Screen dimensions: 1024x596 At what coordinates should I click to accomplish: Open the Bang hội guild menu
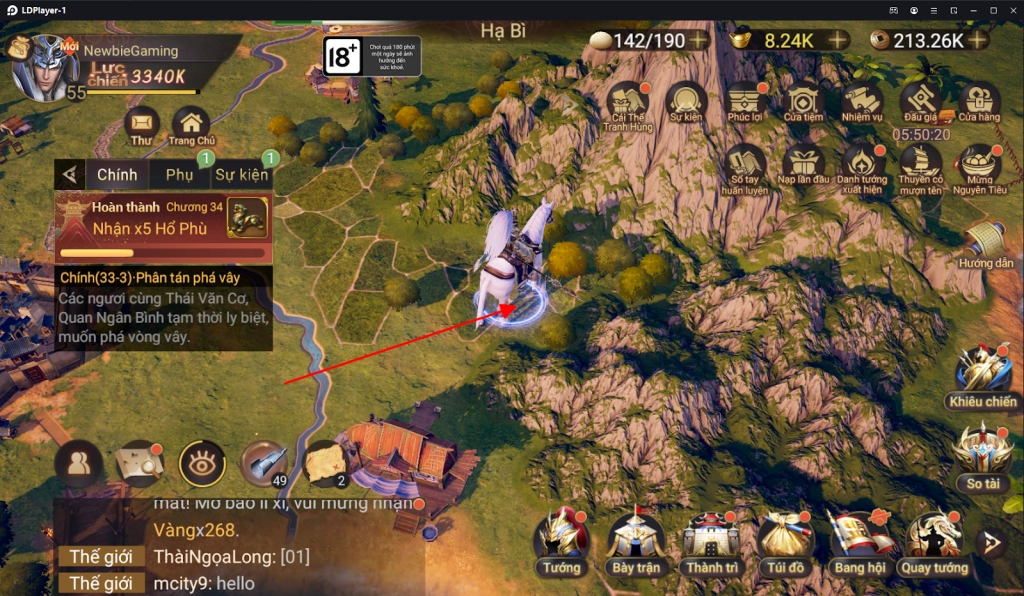coord(860,543)
